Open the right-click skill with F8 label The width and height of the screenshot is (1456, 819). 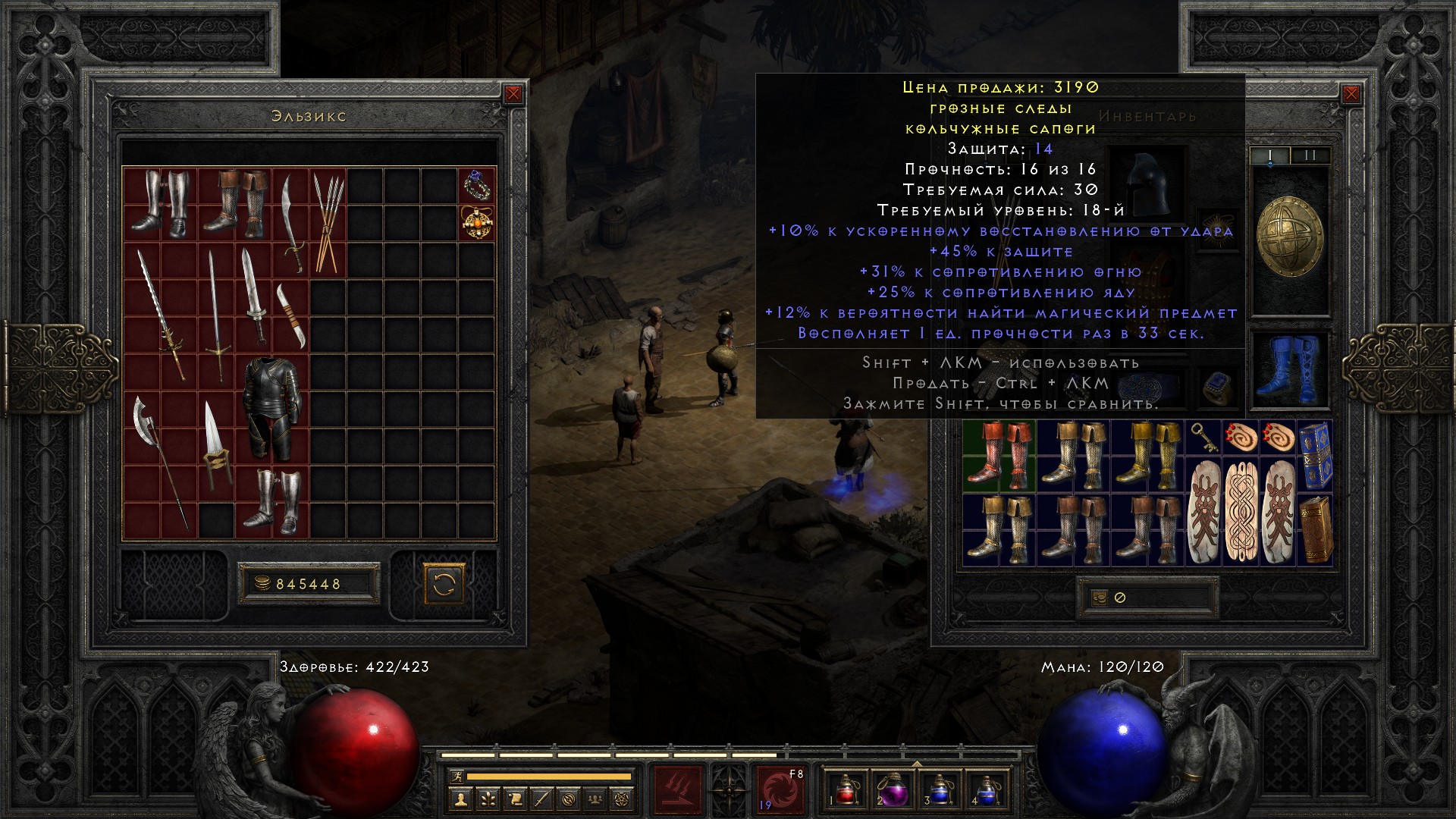coord(780,789)
